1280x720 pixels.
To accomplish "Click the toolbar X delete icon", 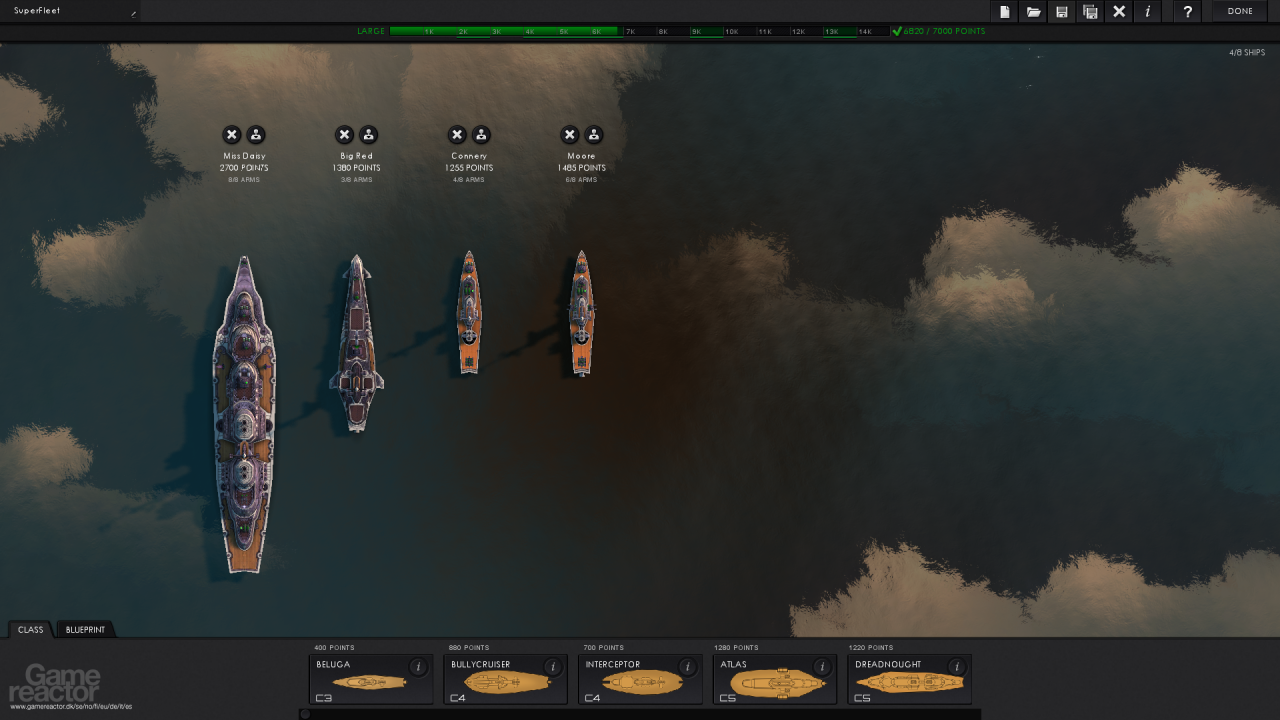I will (x=1119, y=12).
